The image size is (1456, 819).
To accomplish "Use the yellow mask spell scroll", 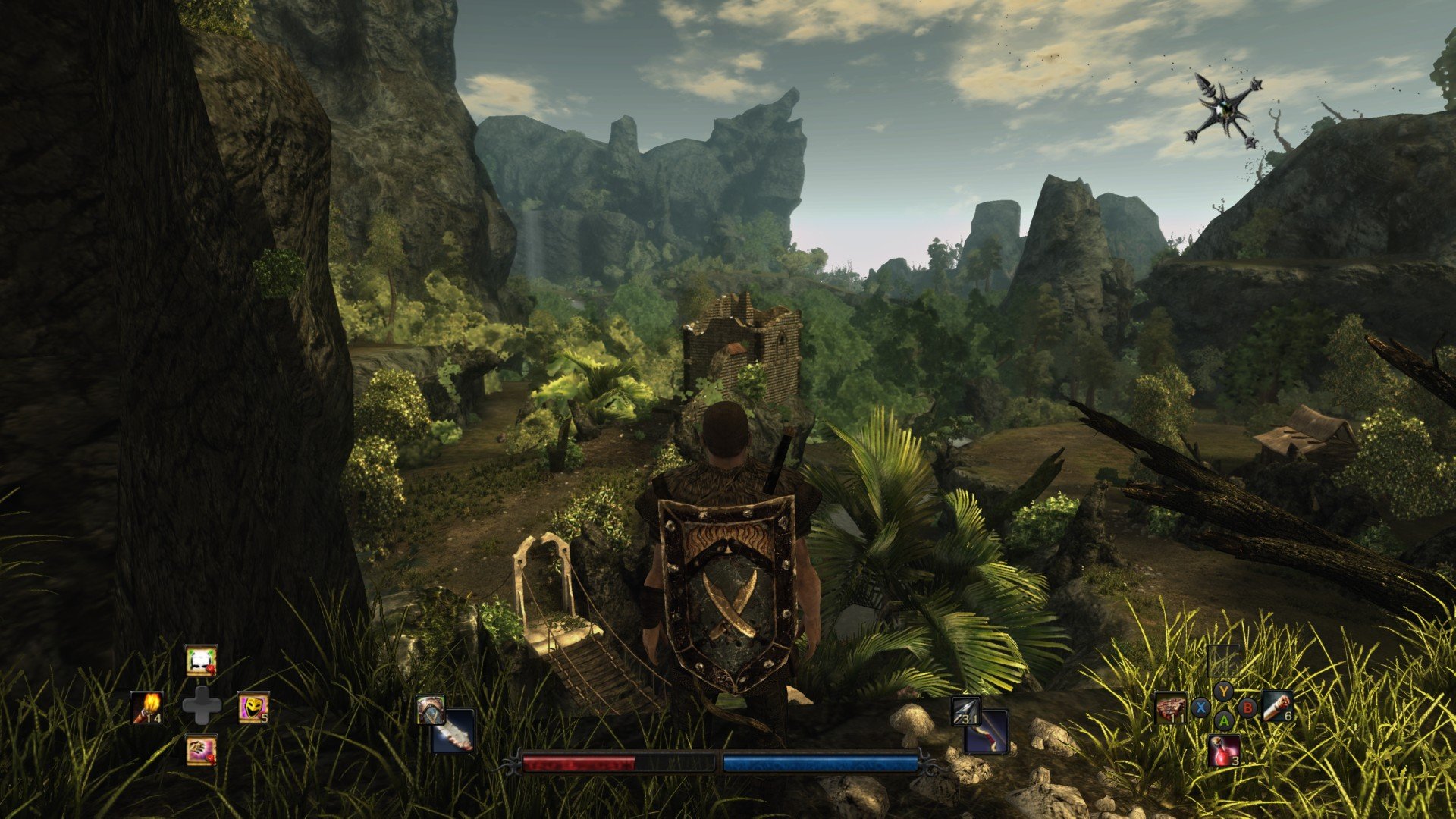I will tap(253, 708).
